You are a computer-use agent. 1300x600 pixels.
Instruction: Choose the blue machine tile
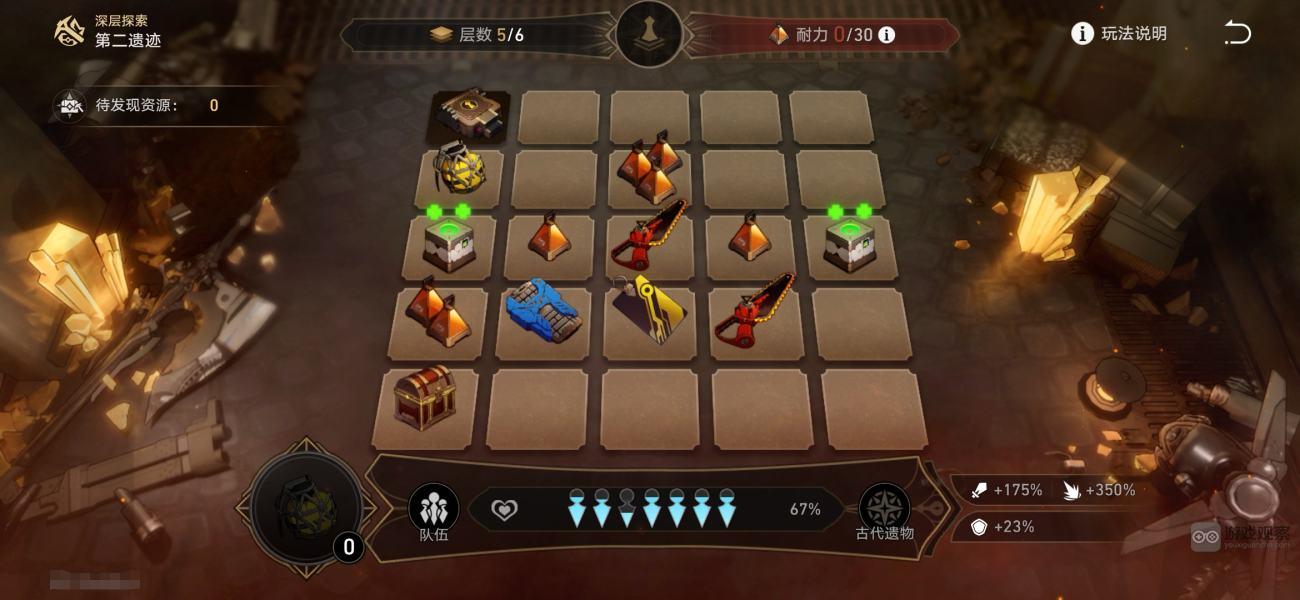pyautogui.click(x=543, y=310)
